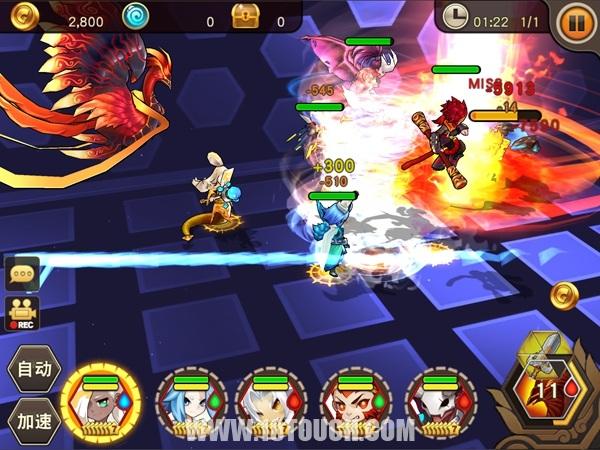Viewport: 600px width, 450px height.
Task: Speed up combat with the 加速 button
Action: coord(33,419)
